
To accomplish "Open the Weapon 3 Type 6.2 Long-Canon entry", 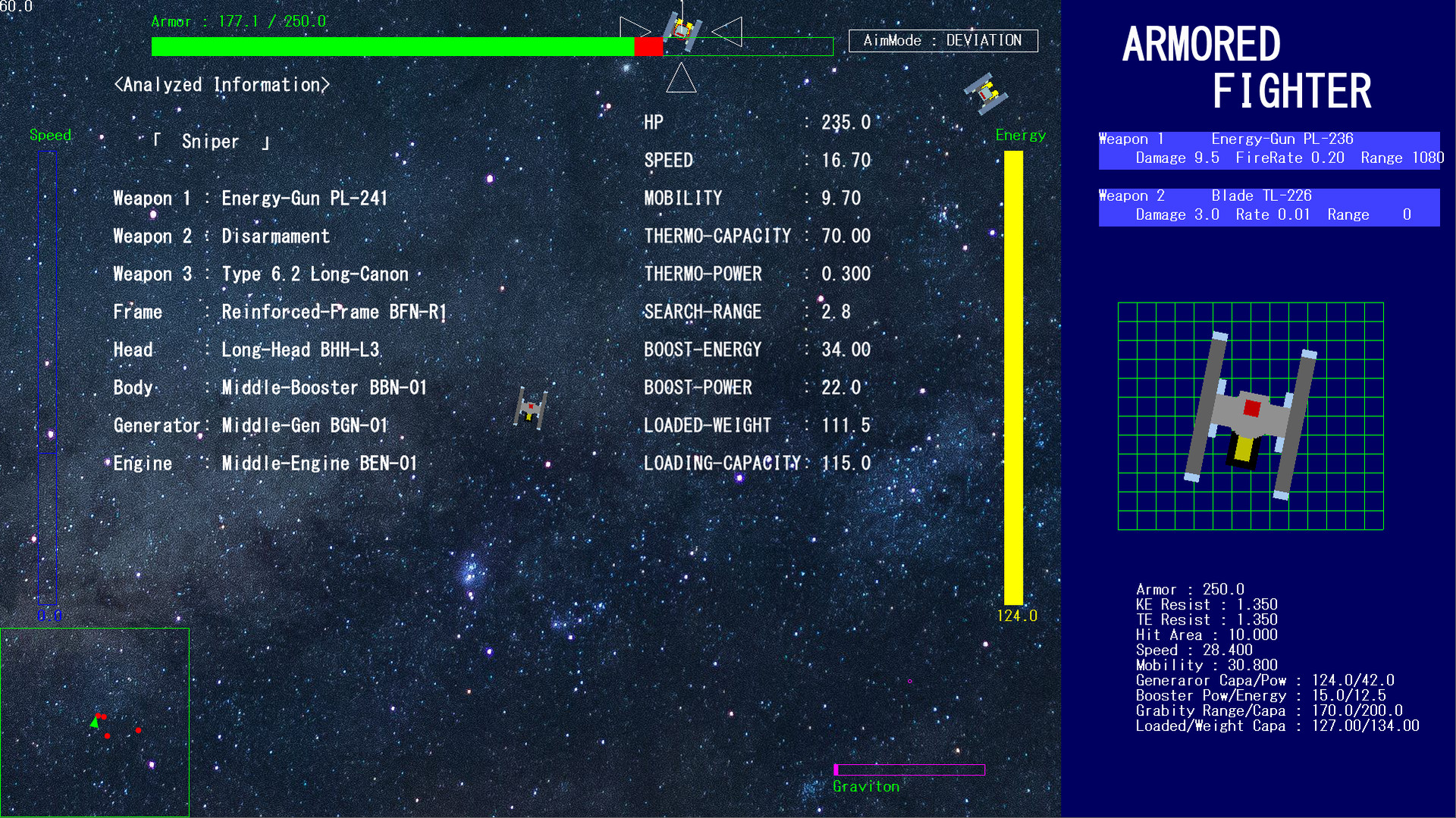I will tap(261, 274).
